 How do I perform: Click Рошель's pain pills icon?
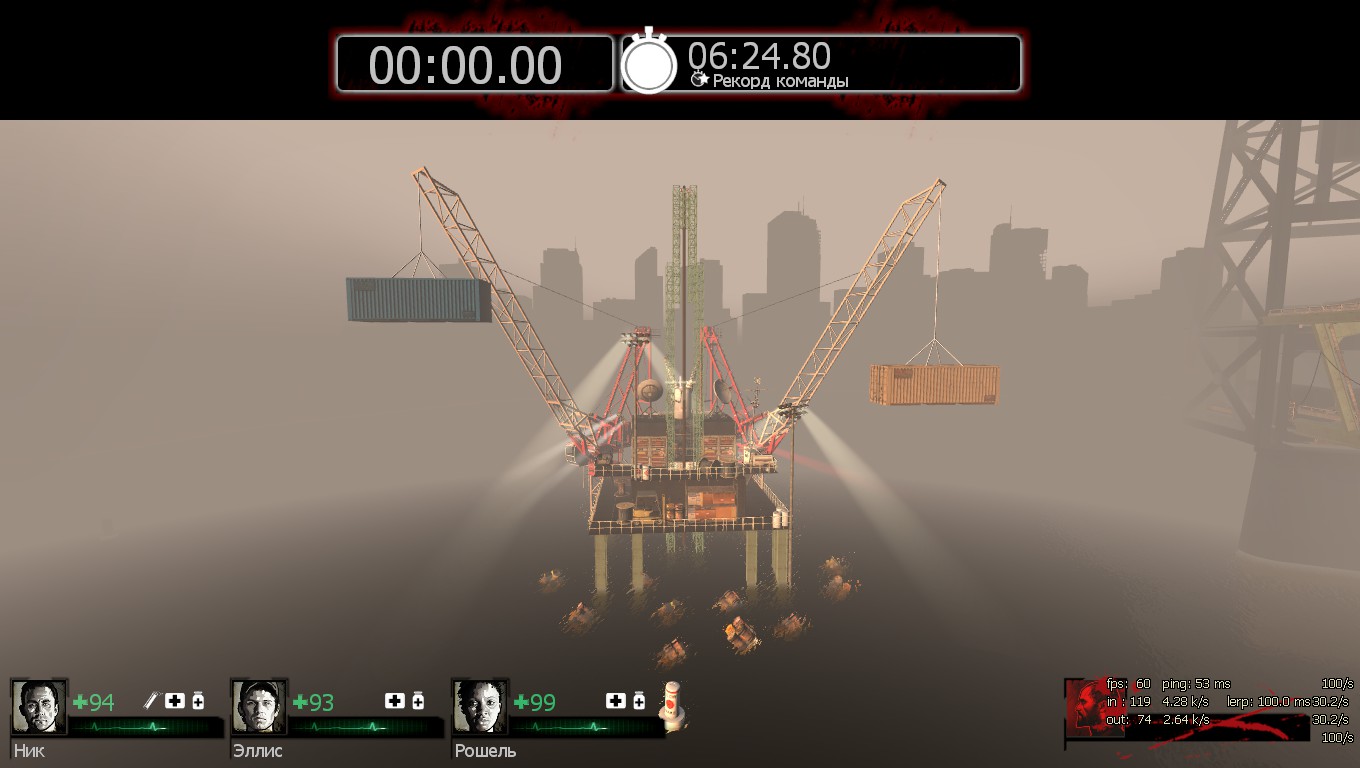(639, 701)
